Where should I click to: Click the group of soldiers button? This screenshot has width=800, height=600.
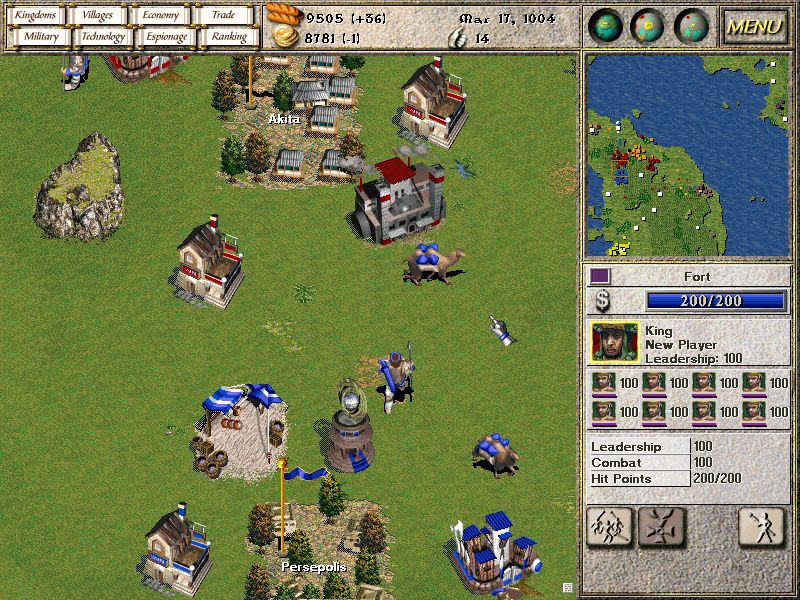point(607,525)
